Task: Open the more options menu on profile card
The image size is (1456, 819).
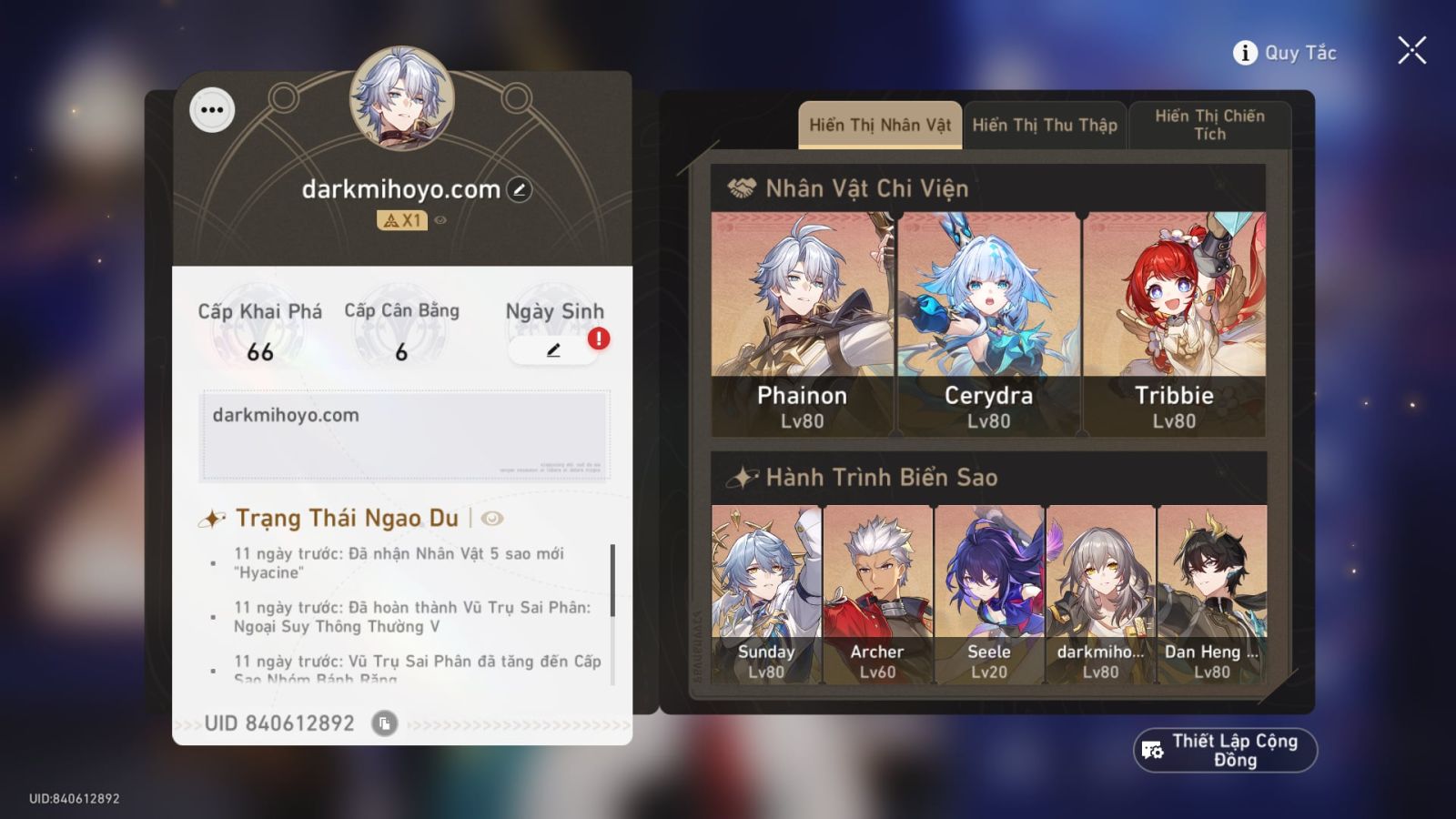Action: click(212, 110)
